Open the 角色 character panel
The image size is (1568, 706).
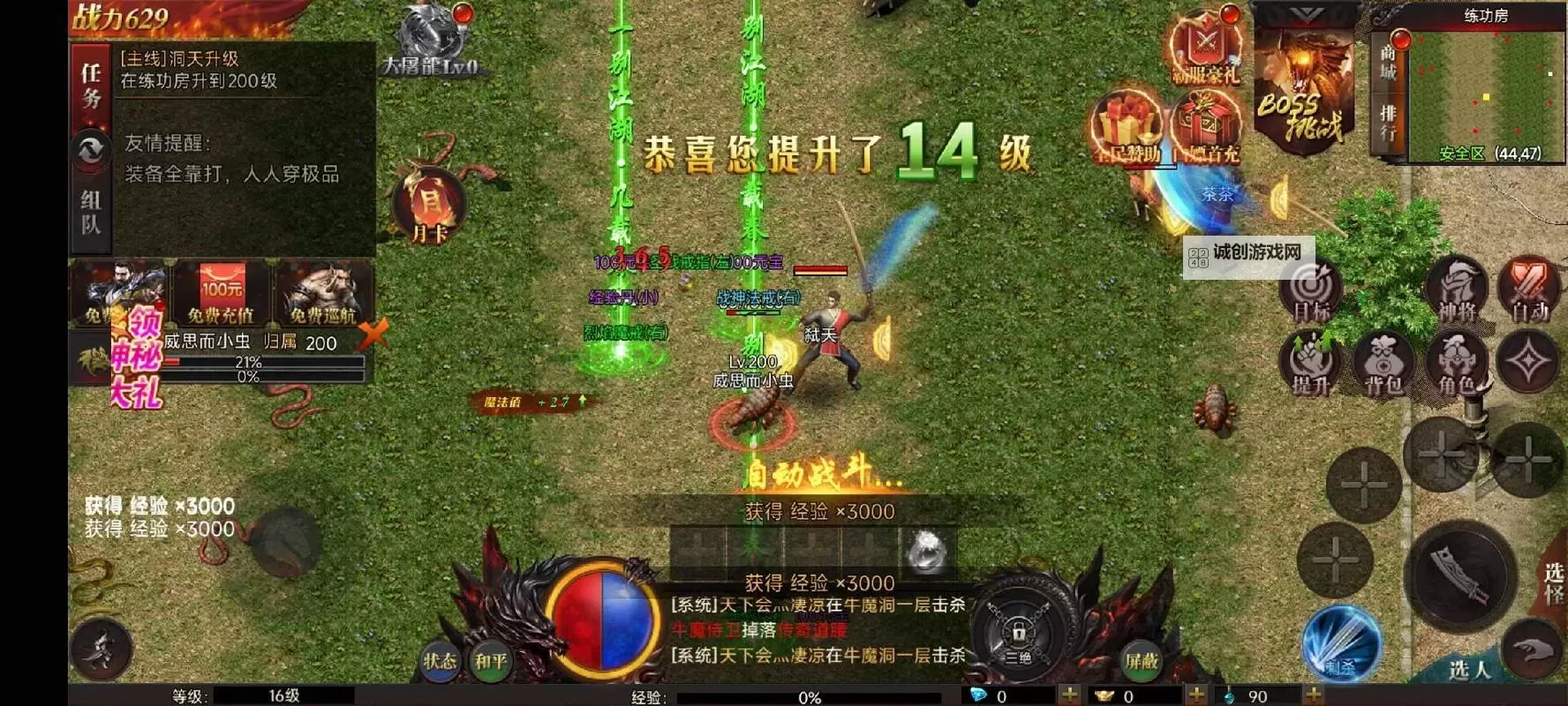[x=1457, y=364]
